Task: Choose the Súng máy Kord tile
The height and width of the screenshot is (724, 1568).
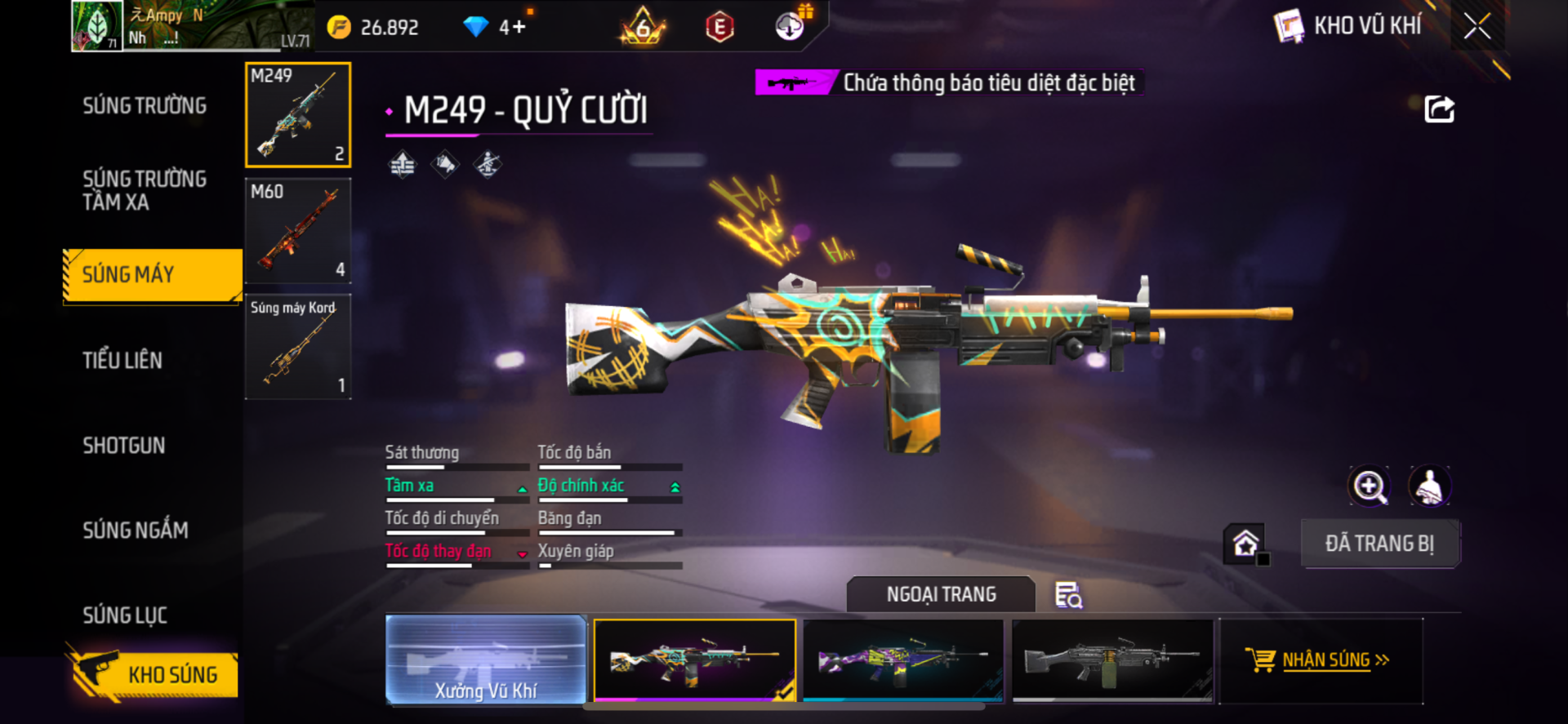Action: click(298, 347)
